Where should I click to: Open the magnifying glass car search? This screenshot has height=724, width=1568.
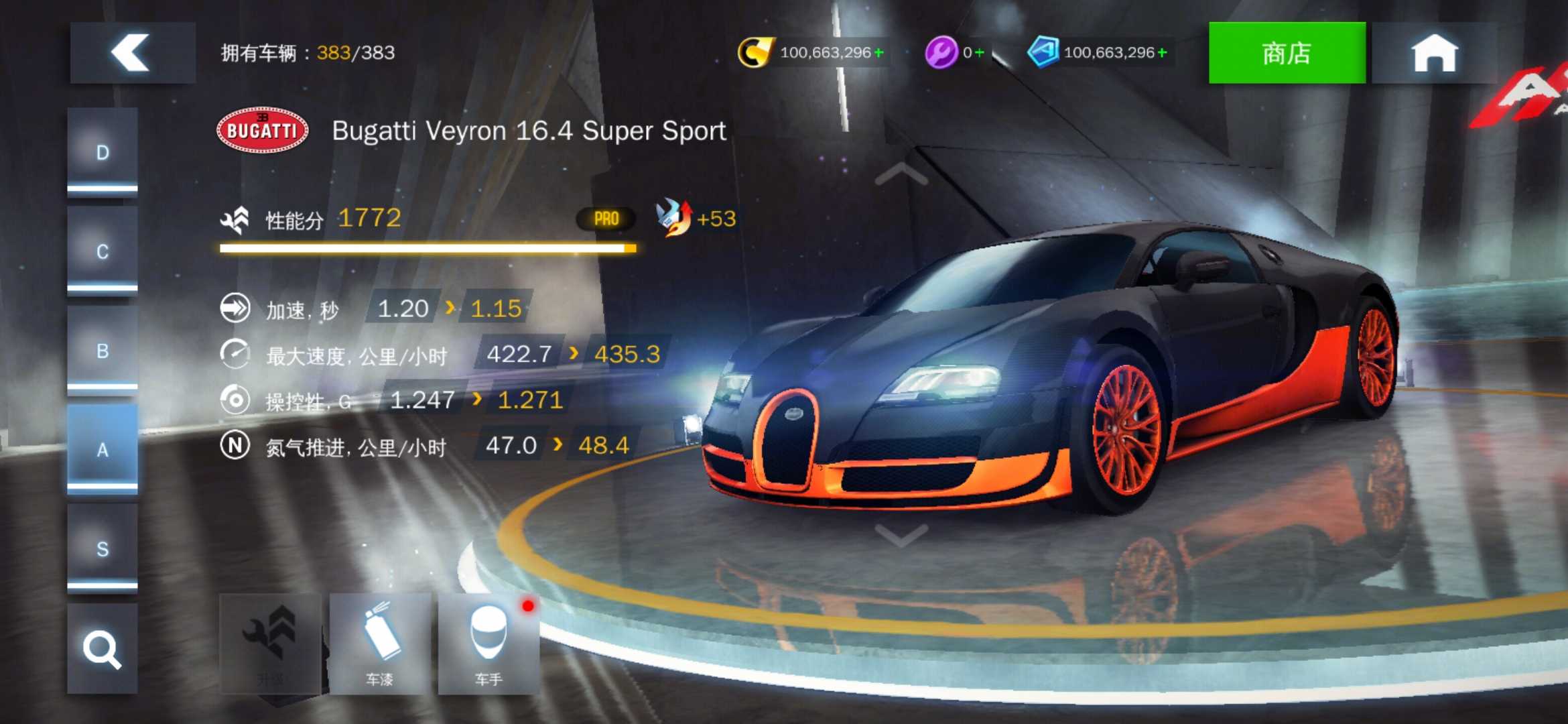(x=103, y=648)
